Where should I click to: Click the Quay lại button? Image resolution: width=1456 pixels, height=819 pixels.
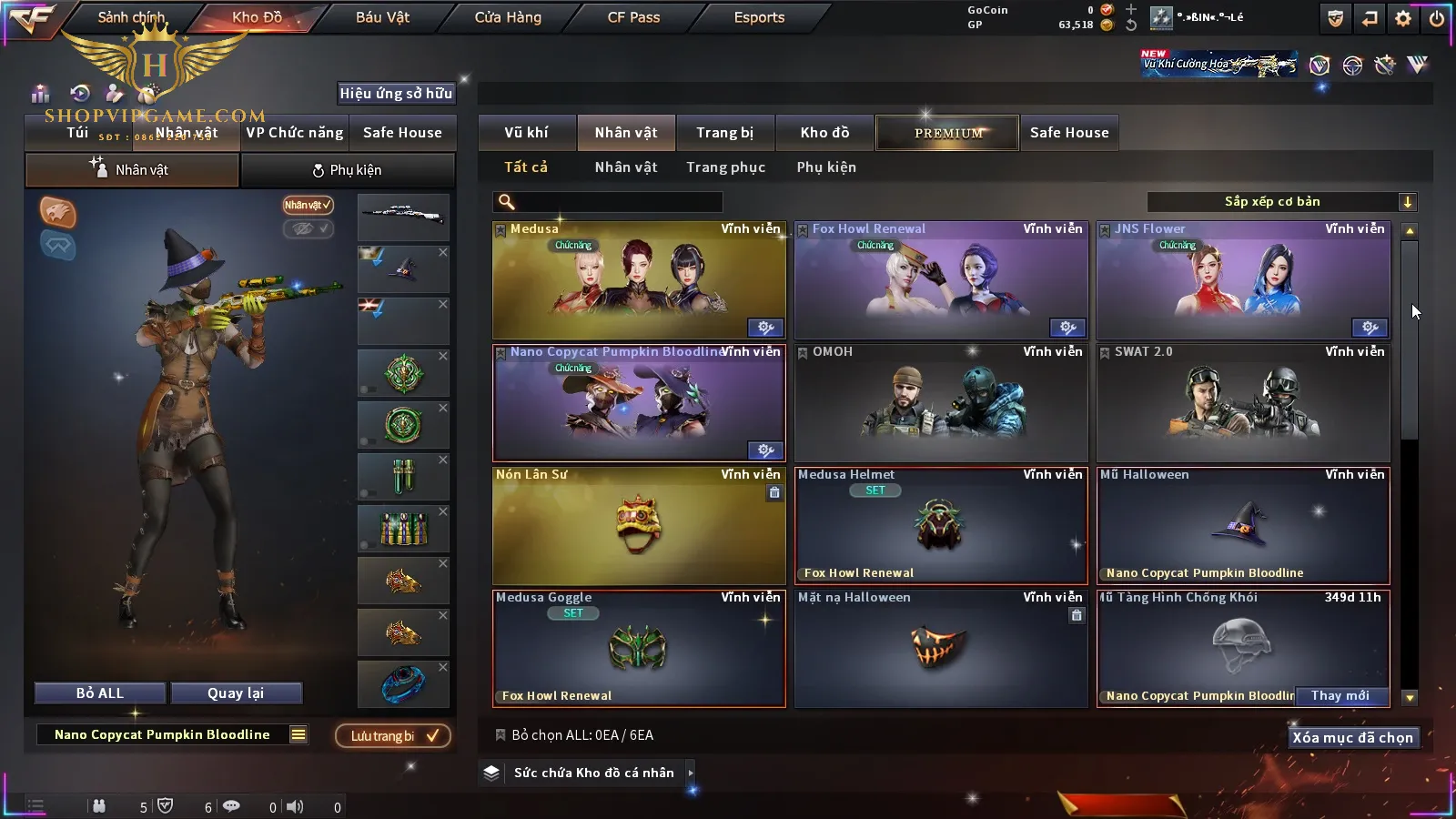[236, 693]
